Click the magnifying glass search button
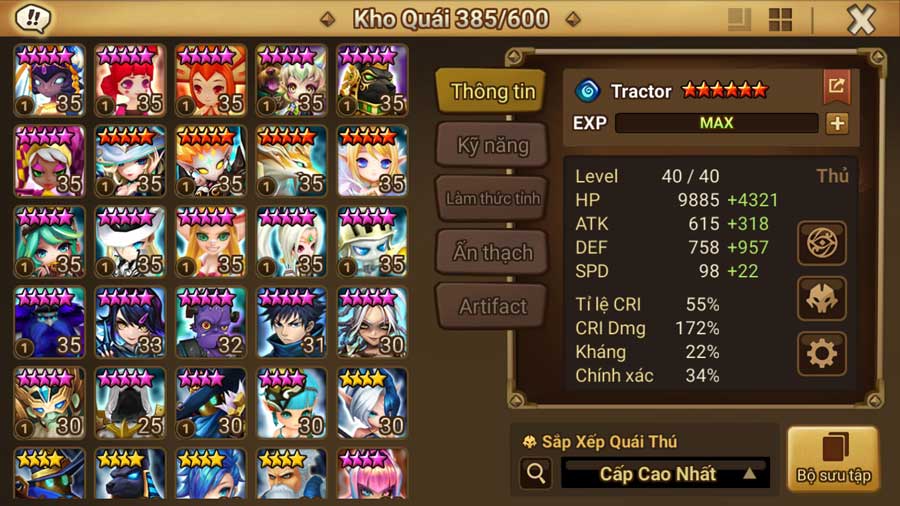The height and width of the screenshot is (506, 900). [x=536, y=473]
